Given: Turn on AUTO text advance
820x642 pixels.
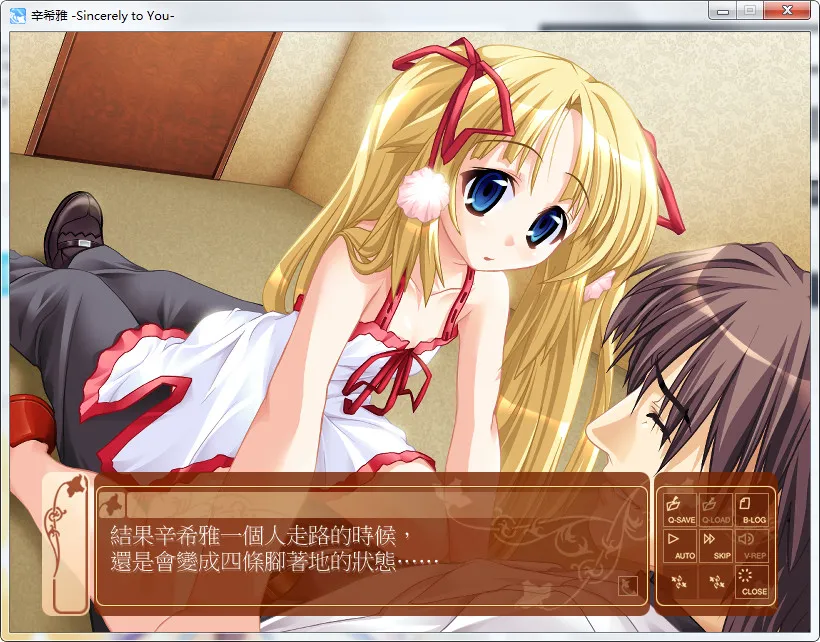Looking at the screenshot, I should pyautogui.click(x=681, y=545).
